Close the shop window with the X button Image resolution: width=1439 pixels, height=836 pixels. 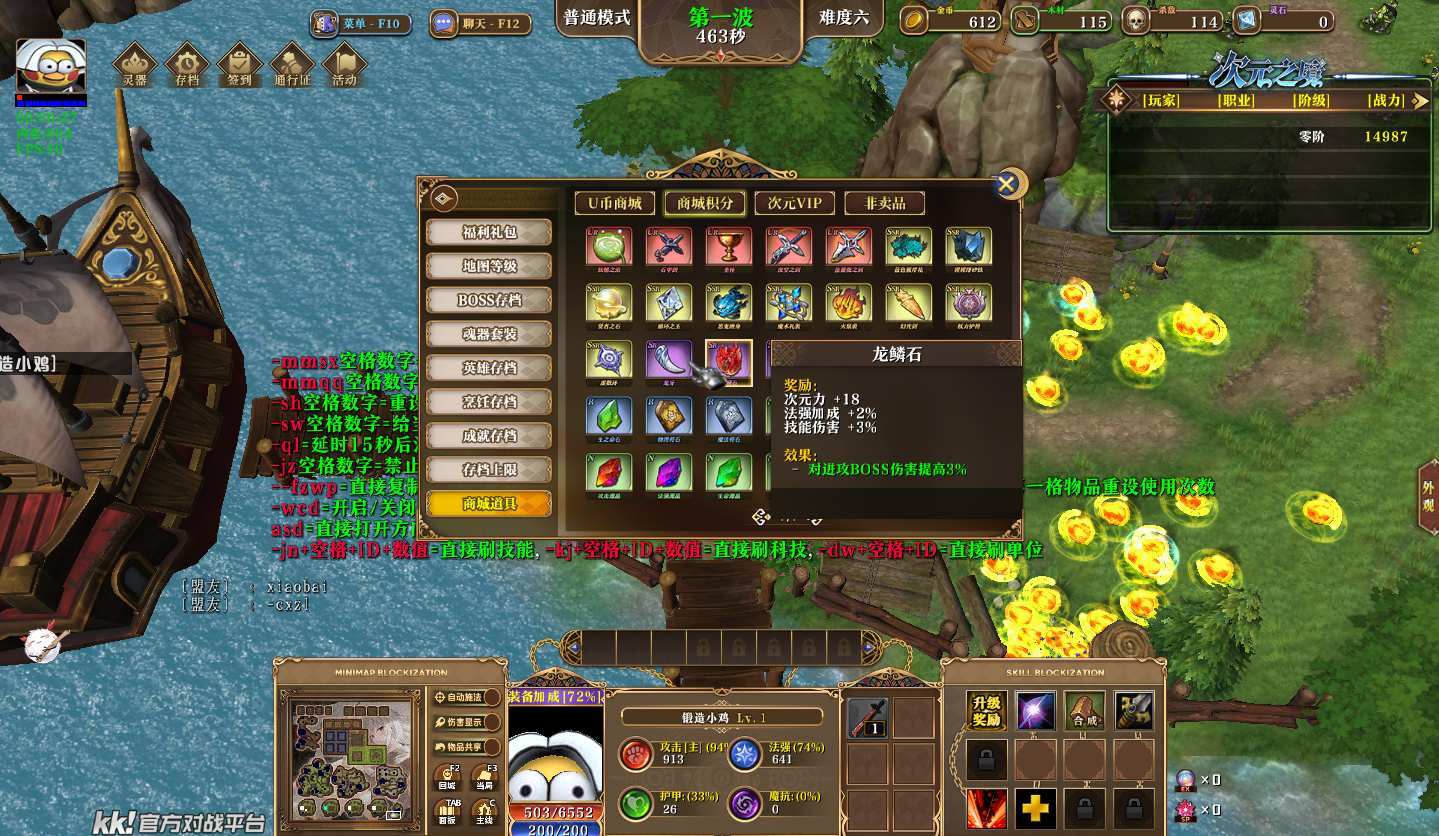(1008, 183)
